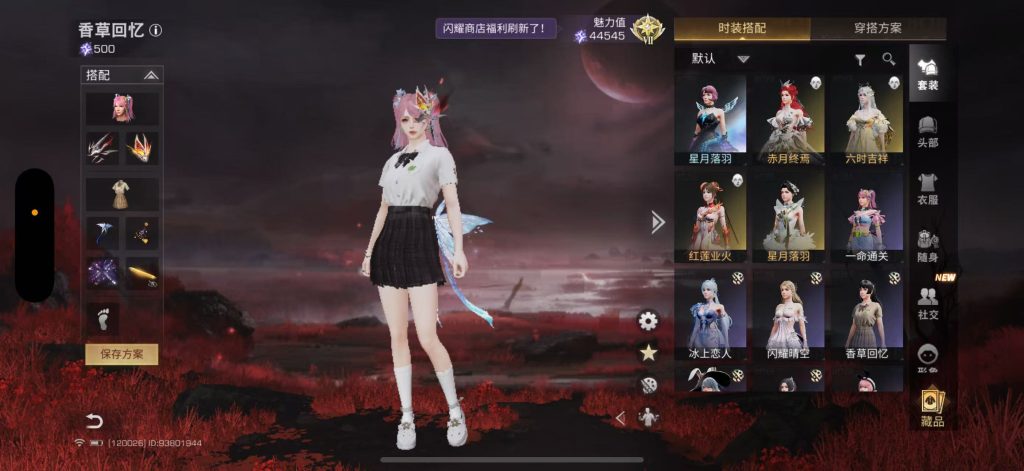
Task: Switch to the 衣服 clothing category
Action: pyautogui.click(x=927, y=187)
